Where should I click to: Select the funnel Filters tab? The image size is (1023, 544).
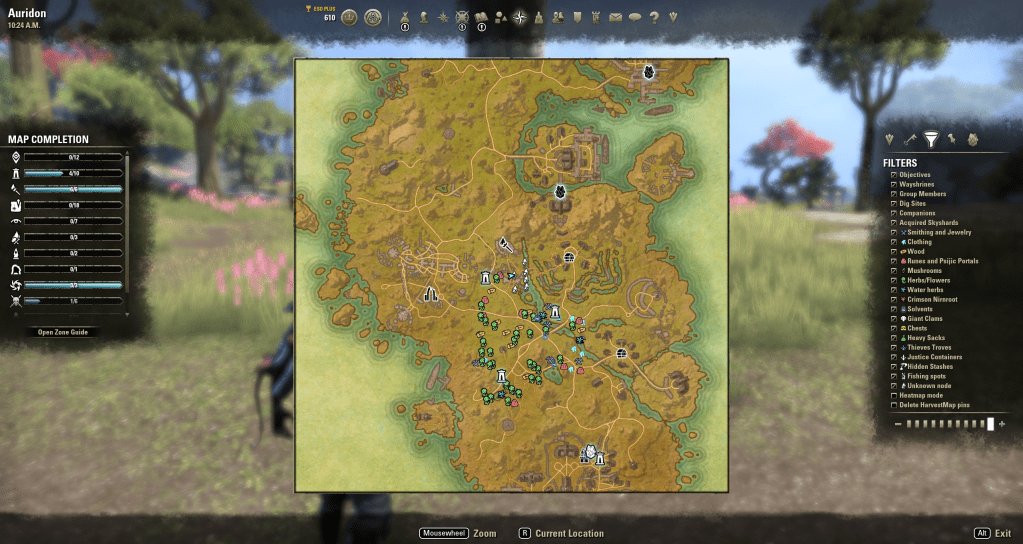pos(931,140)
